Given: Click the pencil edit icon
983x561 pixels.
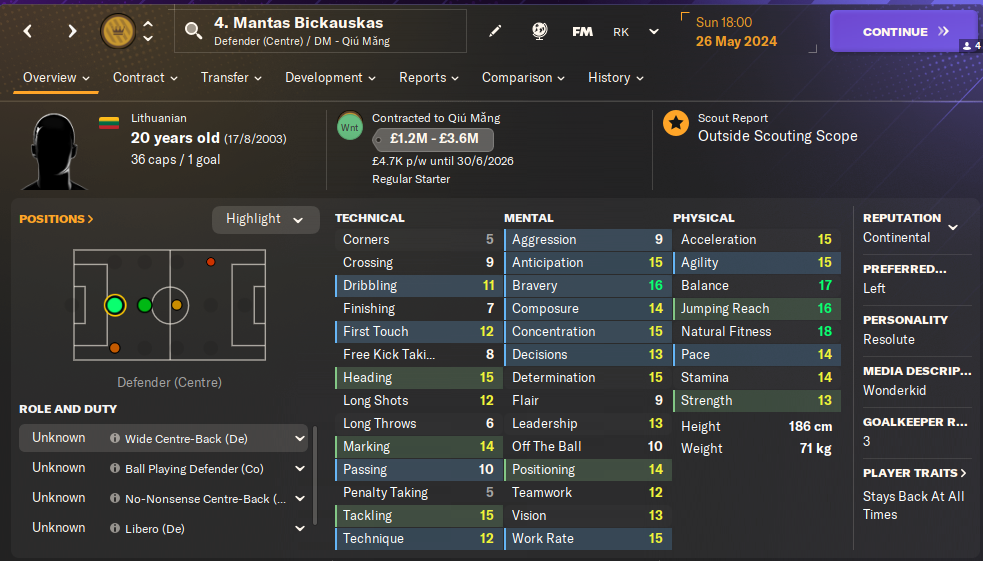Looking at the screenshot, I should (x=495, y=32).
